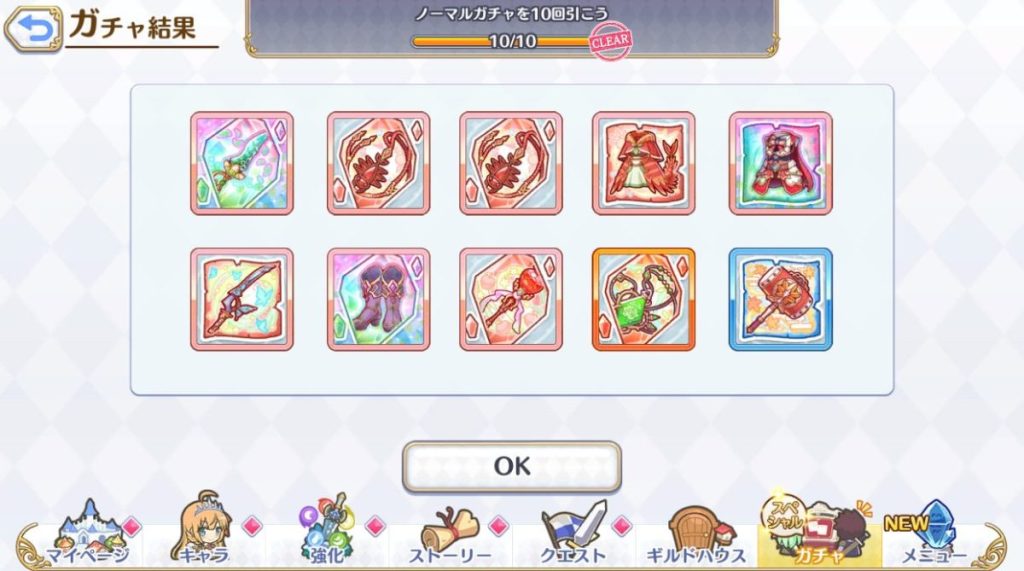View the dark curved blade blueprint
Image resolution: width=1024 pixels, height=571 pixels.
242,299
